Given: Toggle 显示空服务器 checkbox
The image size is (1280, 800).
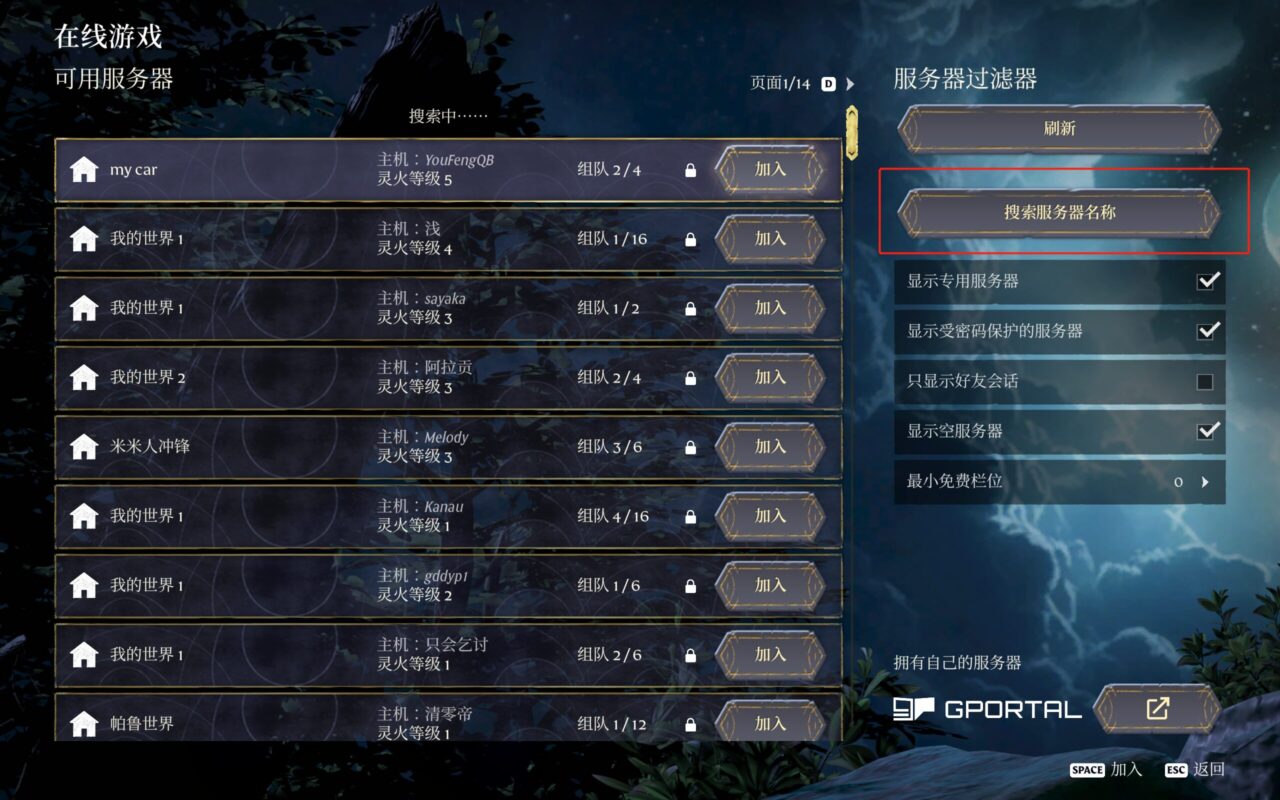Looking at the screenshot, I should (1208, 431).
